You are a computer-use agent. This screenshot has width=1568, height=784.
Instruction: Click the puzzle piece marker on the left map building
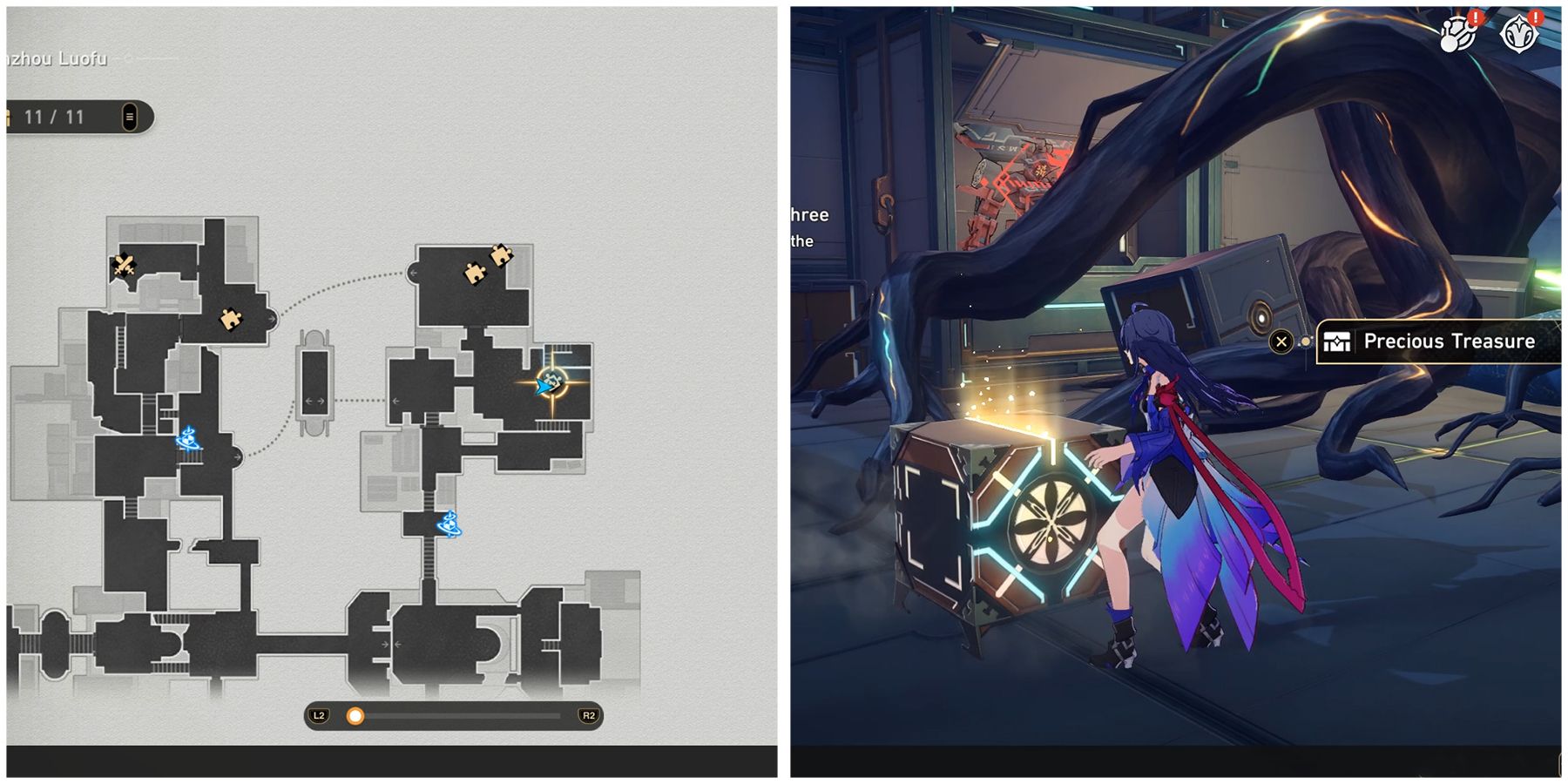coord(230,318)
